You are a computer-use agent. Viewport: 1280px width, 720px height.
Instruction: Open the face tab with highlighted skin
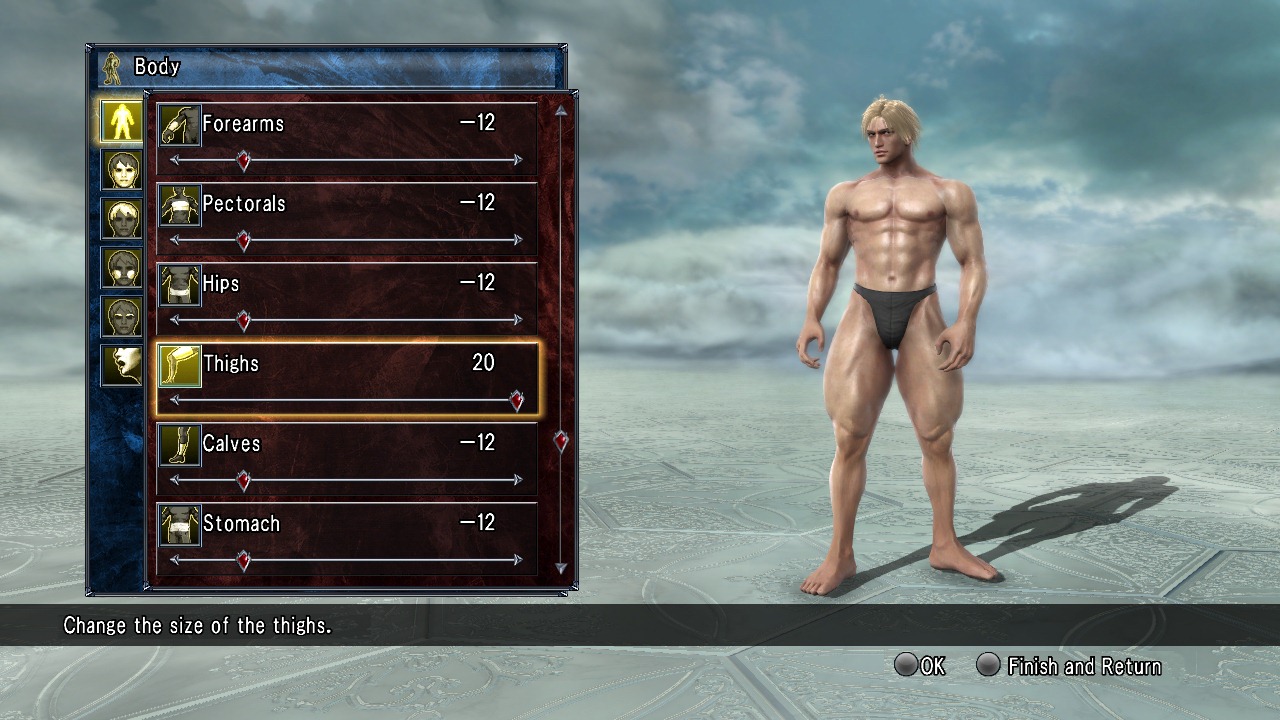pyautogui.click(x=121, y=170)
